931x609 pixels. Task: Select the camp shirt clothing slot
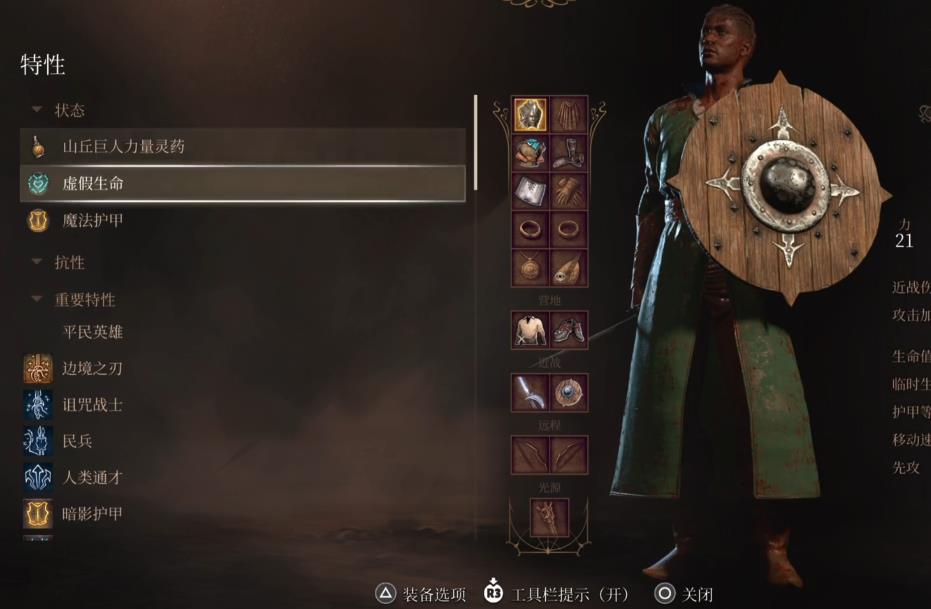pos(530,329)
